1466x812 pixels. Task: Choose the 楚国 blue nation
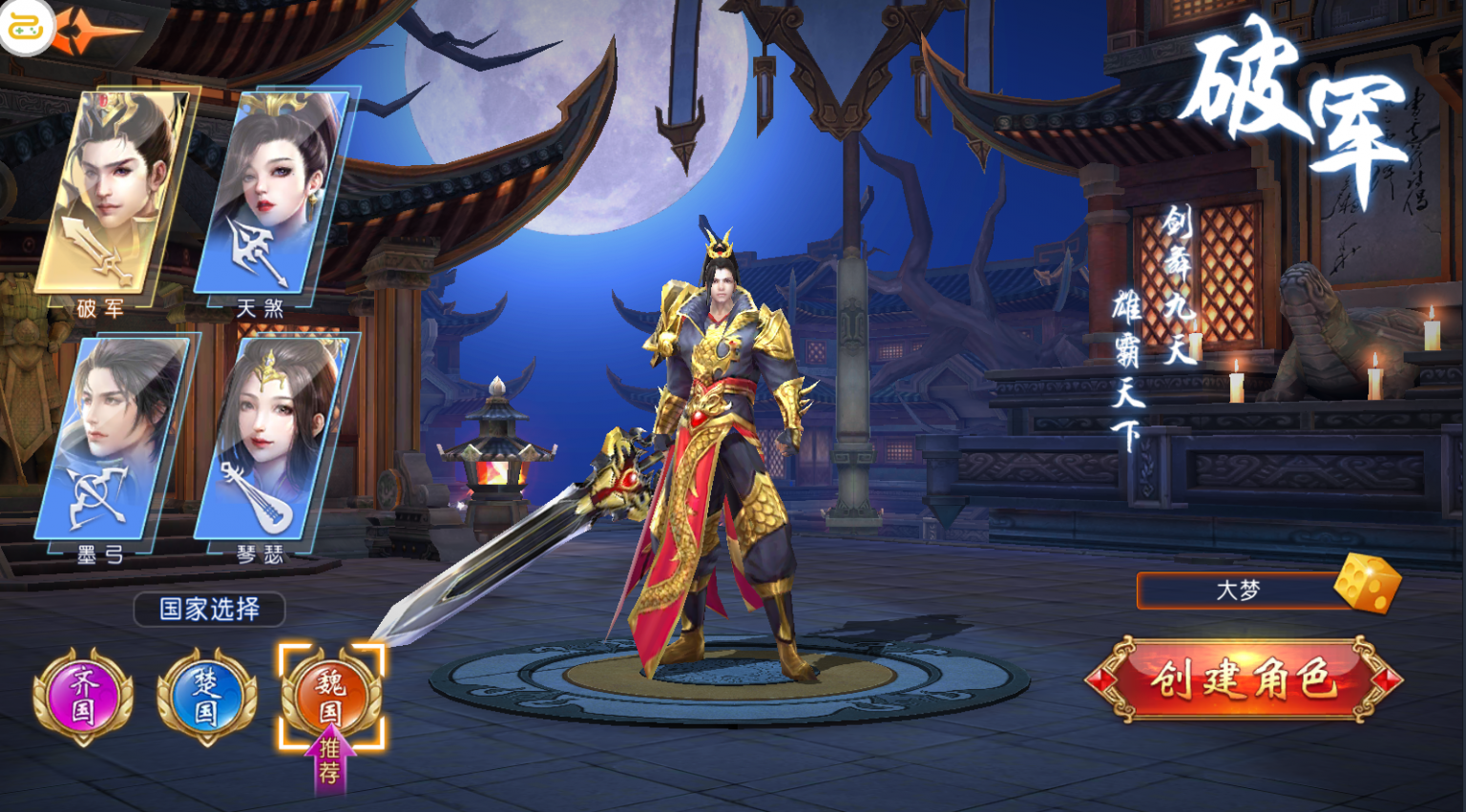coord(206,696)
